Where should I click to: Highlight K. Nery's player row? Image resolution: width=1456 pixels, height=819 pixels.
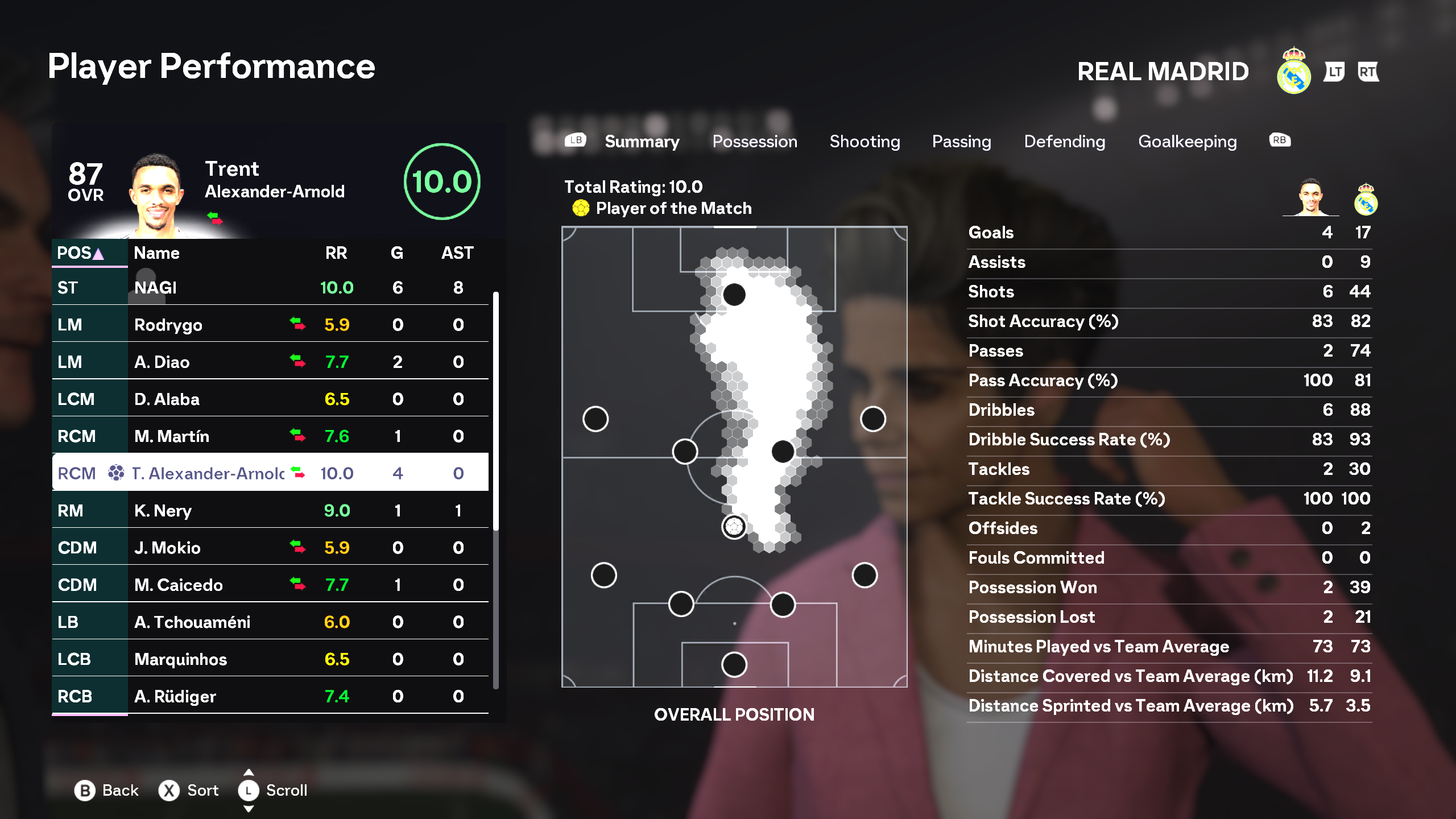(270, 511)
